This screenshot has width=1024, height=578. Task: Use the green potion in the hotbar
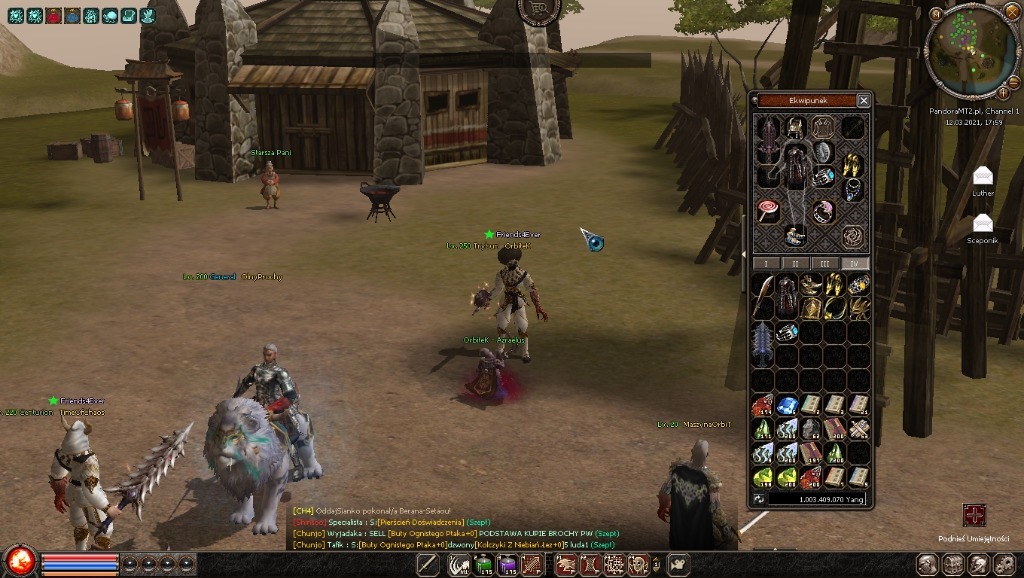[x=484, y=565]
